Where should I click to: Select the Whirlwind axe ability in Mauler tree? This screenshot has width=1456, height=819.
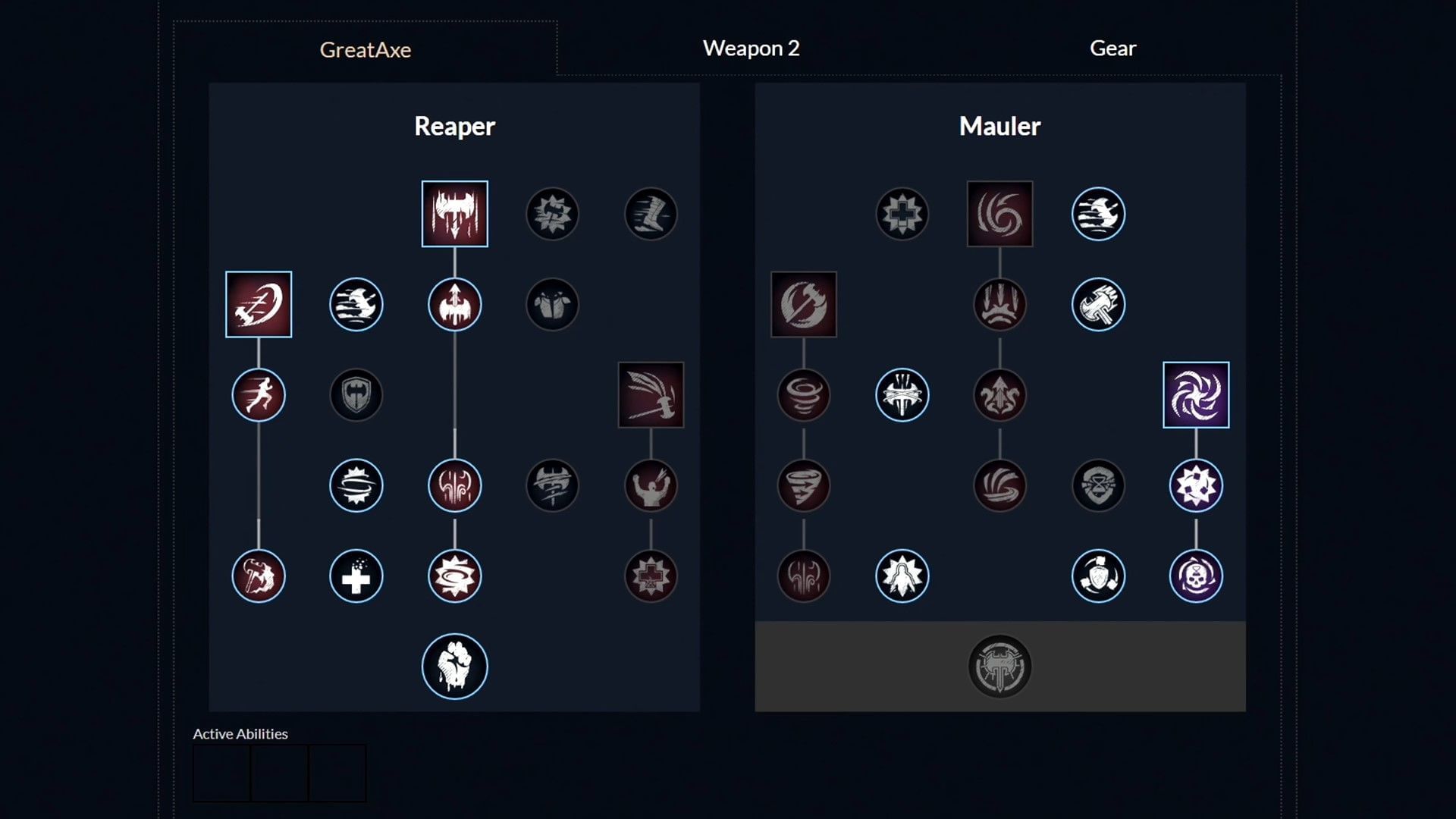pos(804,305)
